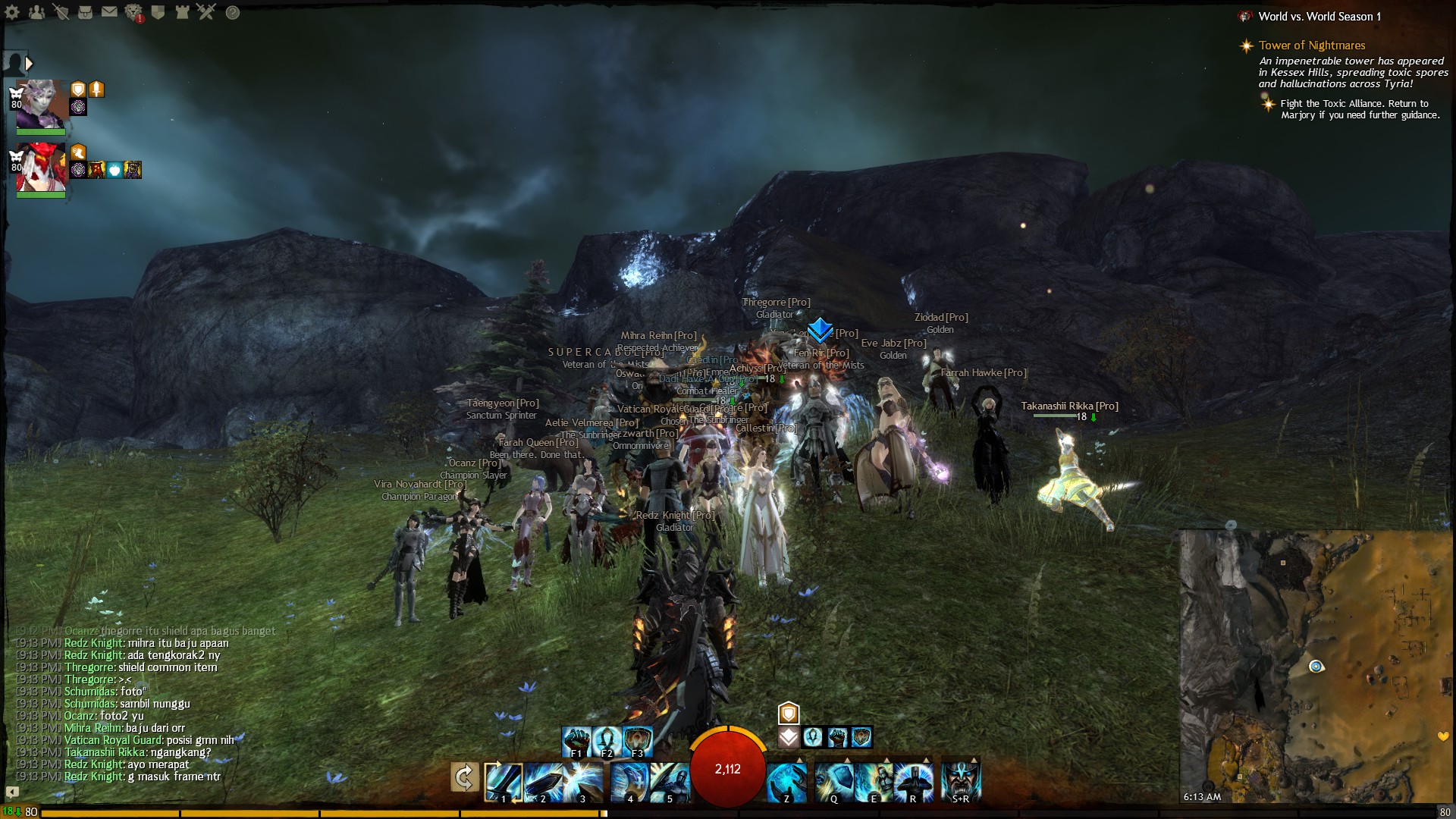Activate the elite skill bound to S+R
Viewport: 1456px width, 819px height.
click(961, 781)
